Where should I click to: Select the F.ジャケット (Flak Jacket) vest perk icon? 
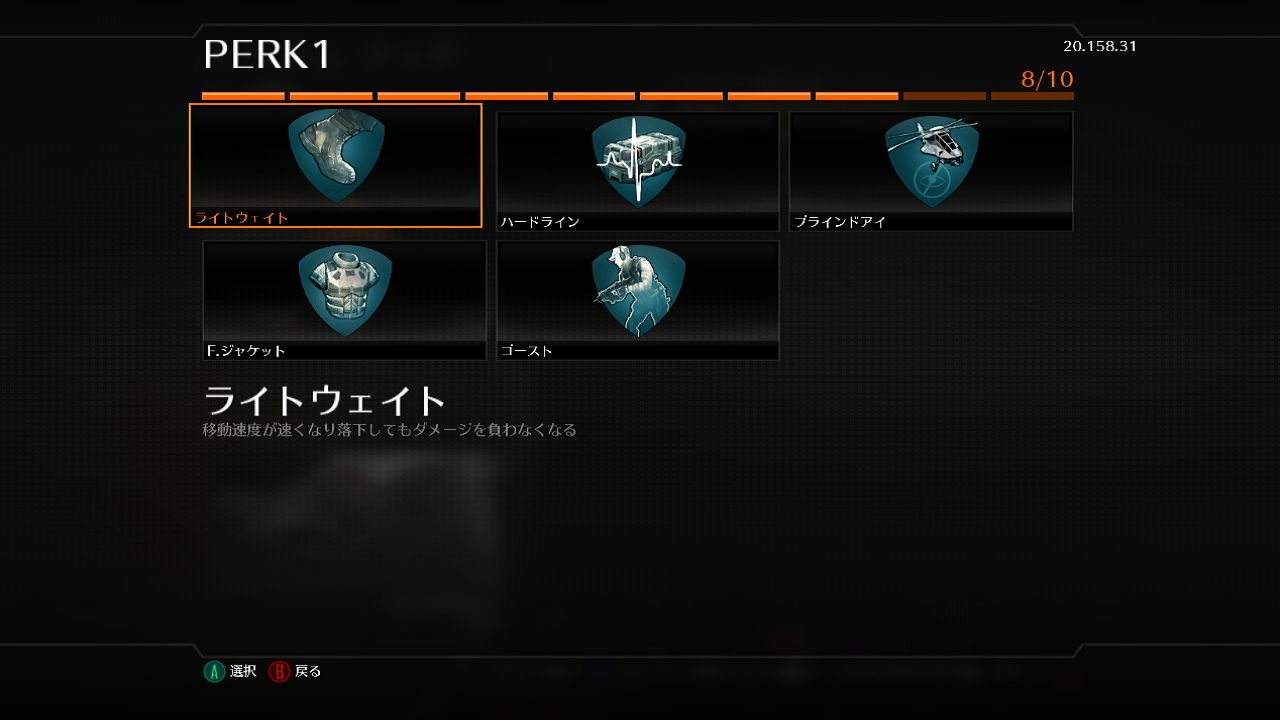click(x=344, y=290)
